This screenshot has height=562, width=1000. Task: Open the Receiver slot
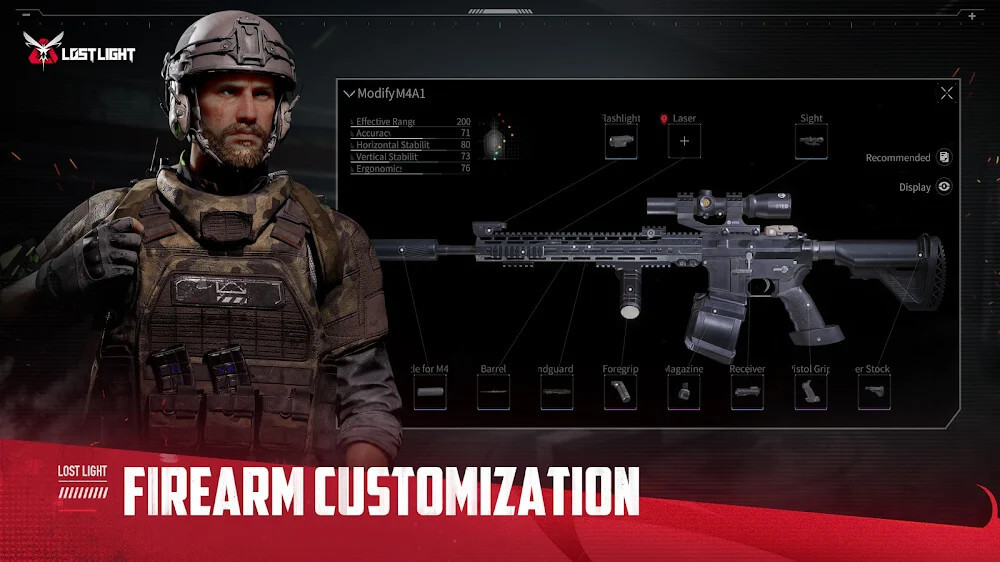(x=747, y=392)
